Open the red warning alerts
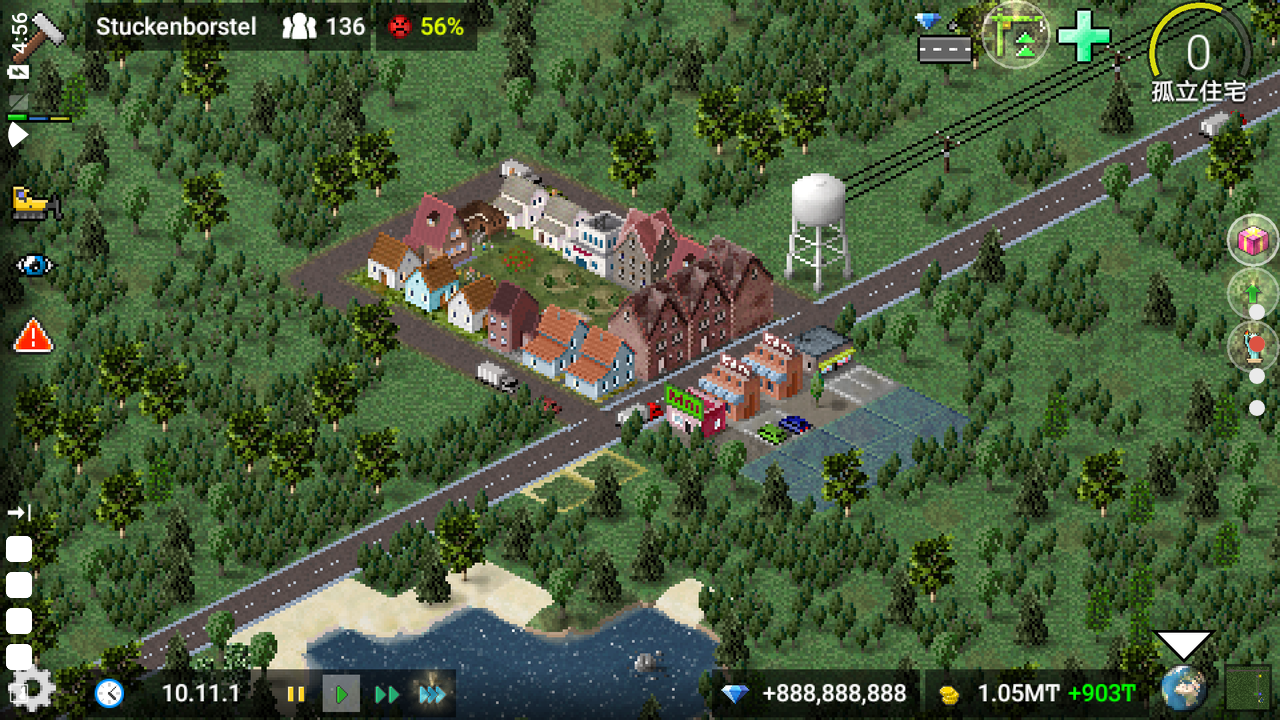Image resolution: width=1280 pixels, height=720 pixels. (x=33, y=335)
